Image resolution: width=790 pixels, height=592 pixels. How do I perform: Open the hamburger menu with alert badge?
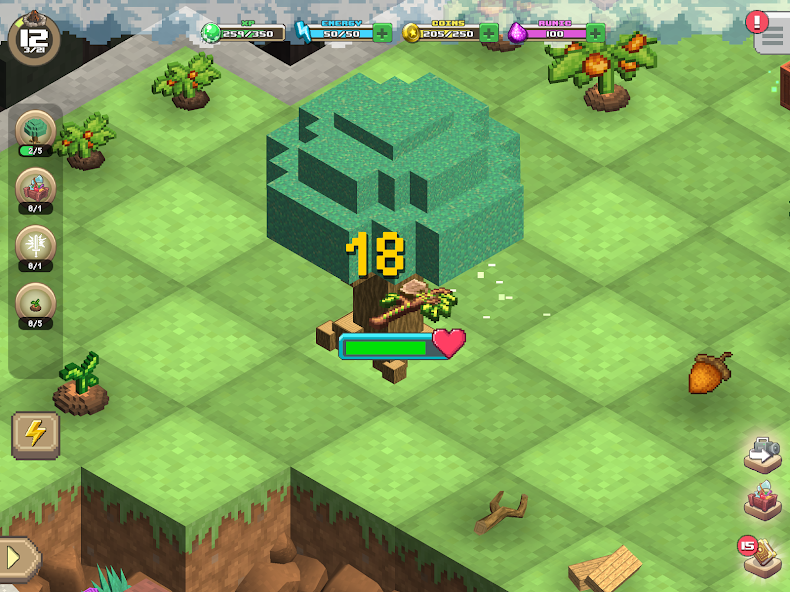point(771,36)
